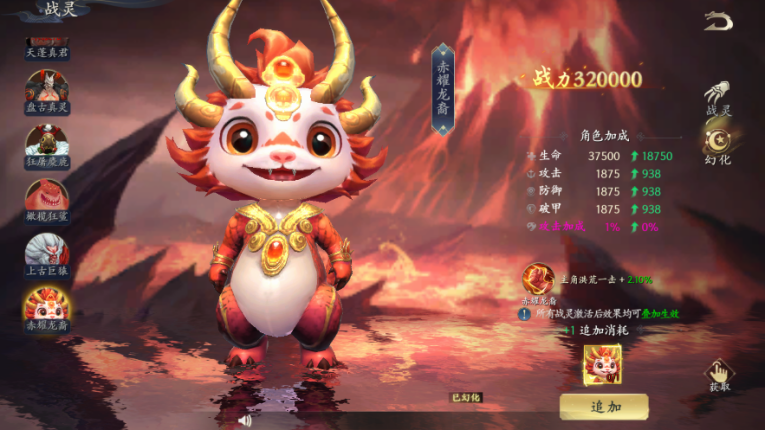Choose the 盘古真灵 spirit portrait
Viewport: 765px width, 430px height.
pos(47,95)
